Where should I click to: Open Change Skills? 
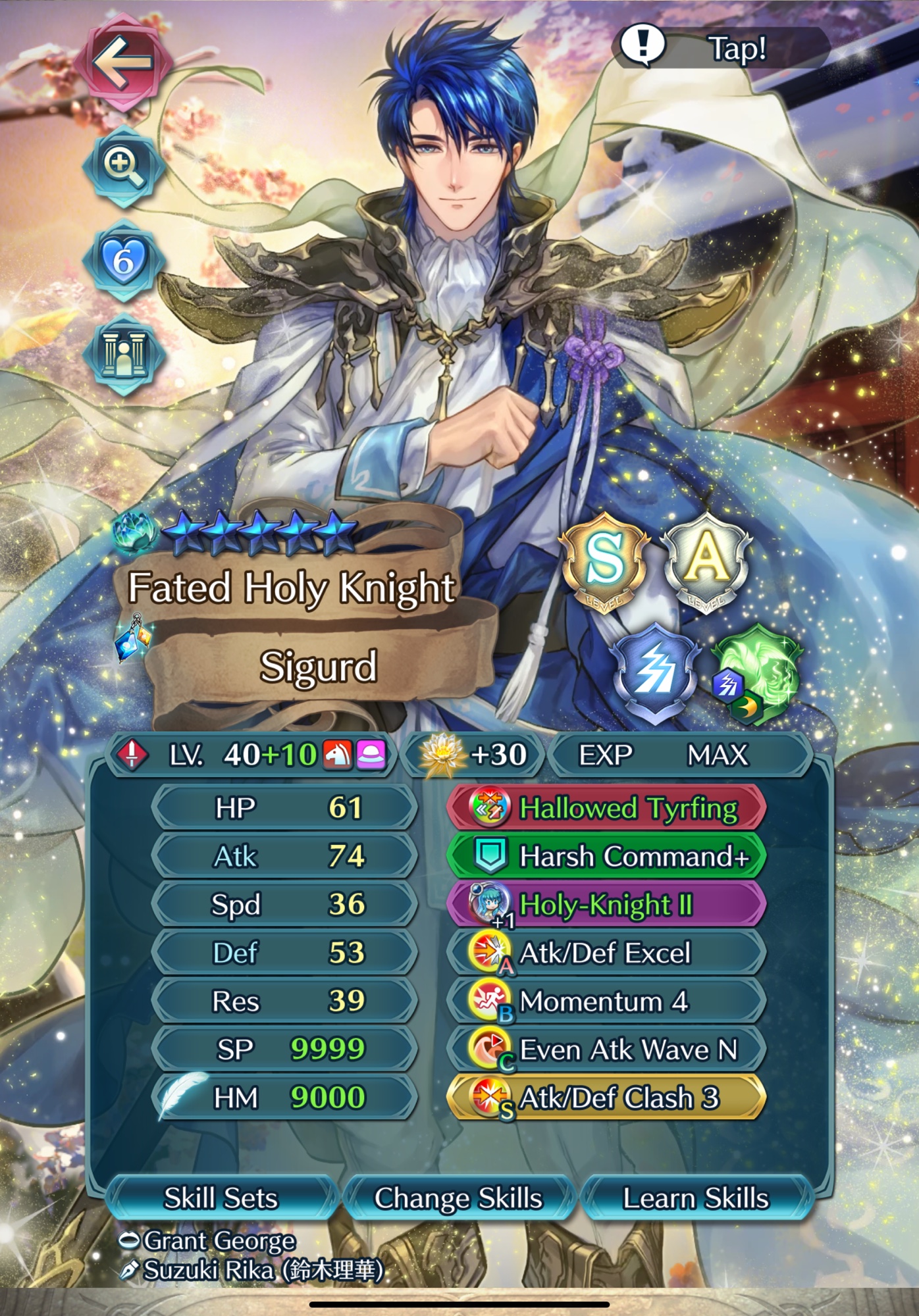458,1198
